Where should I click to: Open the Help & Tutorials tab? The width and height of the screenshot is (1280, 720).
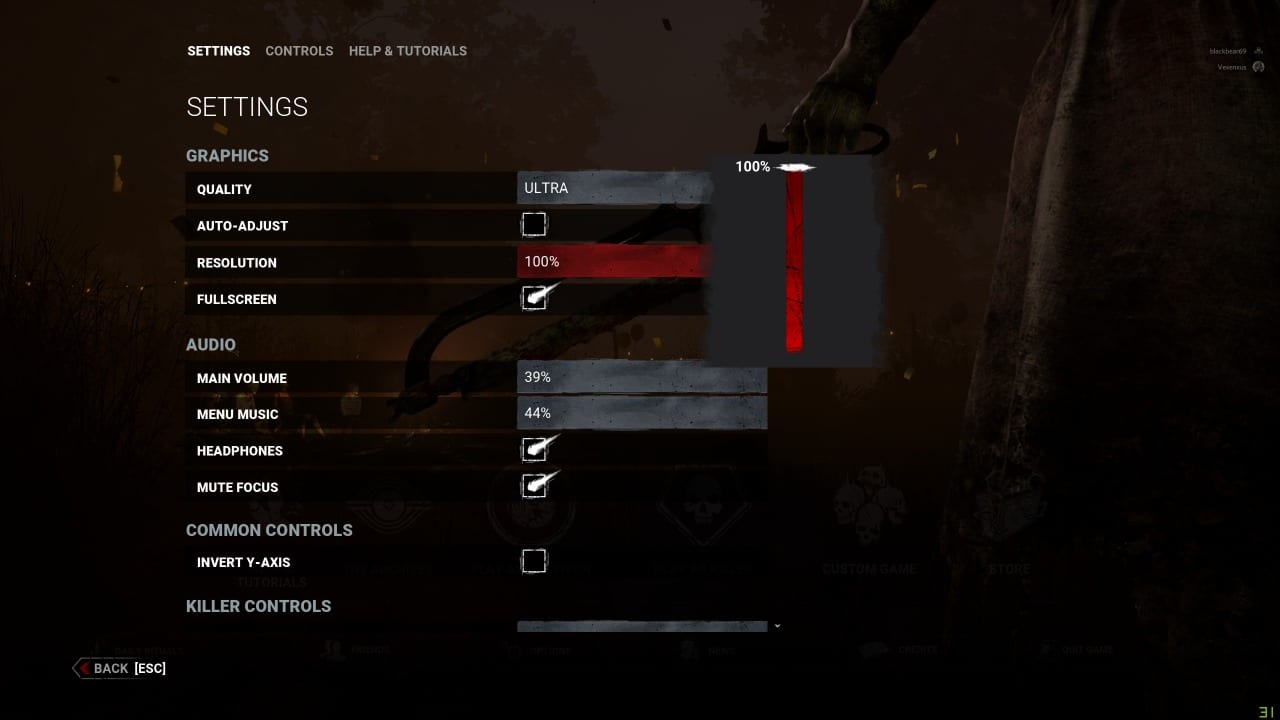coord(407,51)
